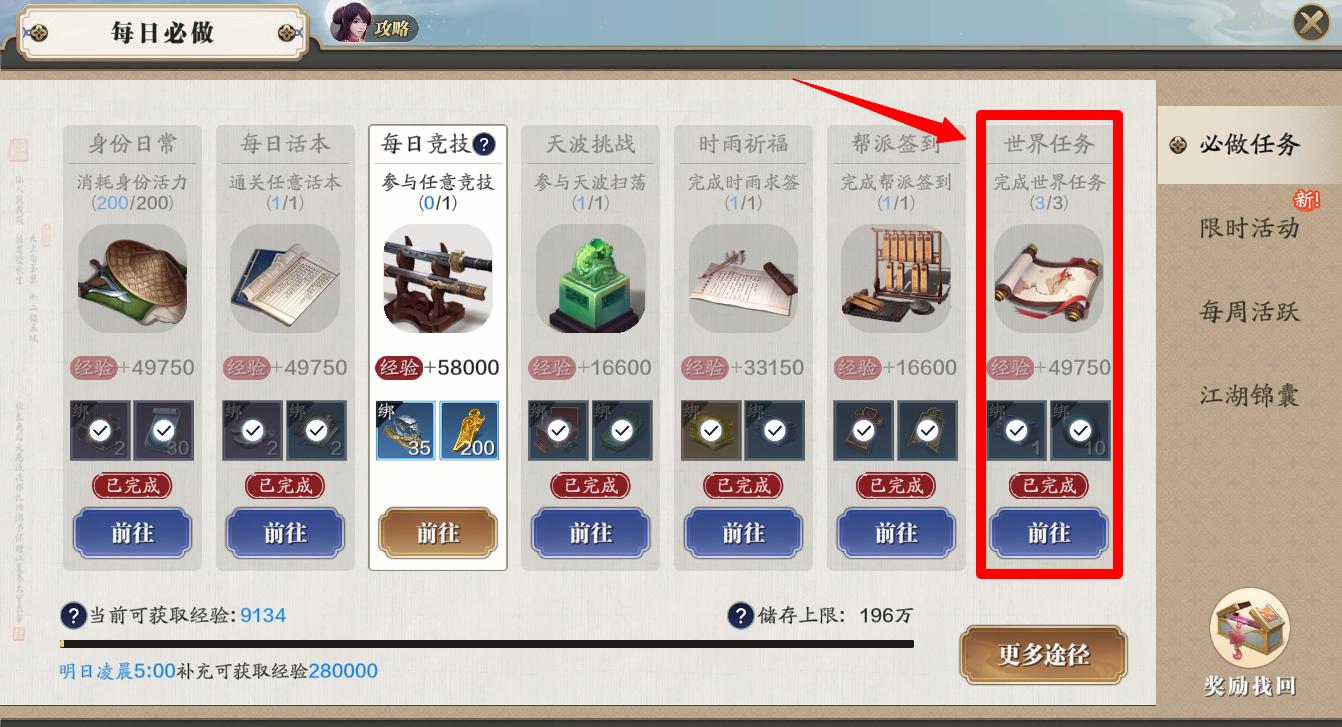Click the checkmark on the gold 帮派签到 reward

(864, 432)
